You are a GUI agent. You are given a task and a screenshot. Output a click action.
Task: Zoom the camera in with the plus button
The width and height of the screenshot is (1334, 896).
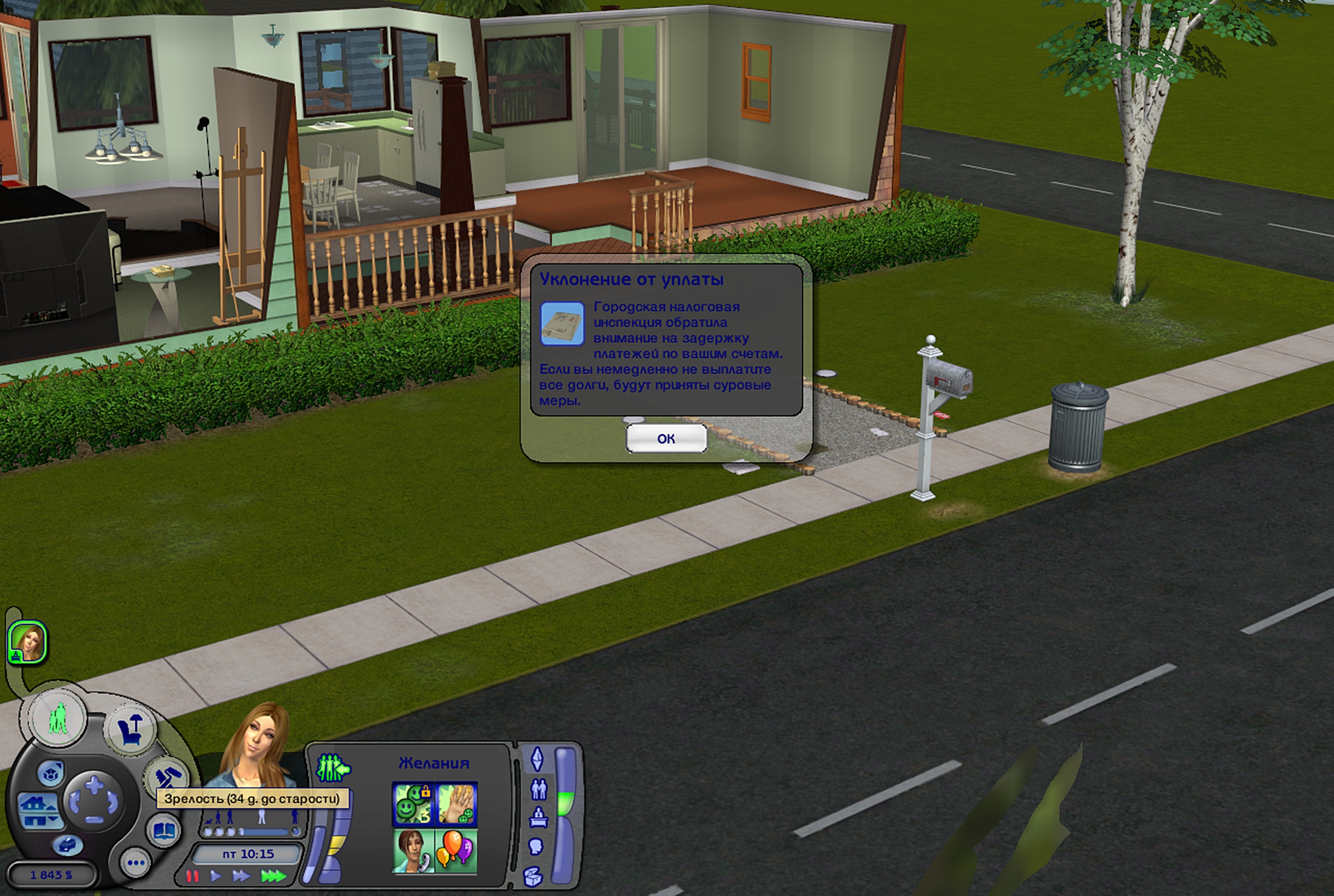coord(94,785)
